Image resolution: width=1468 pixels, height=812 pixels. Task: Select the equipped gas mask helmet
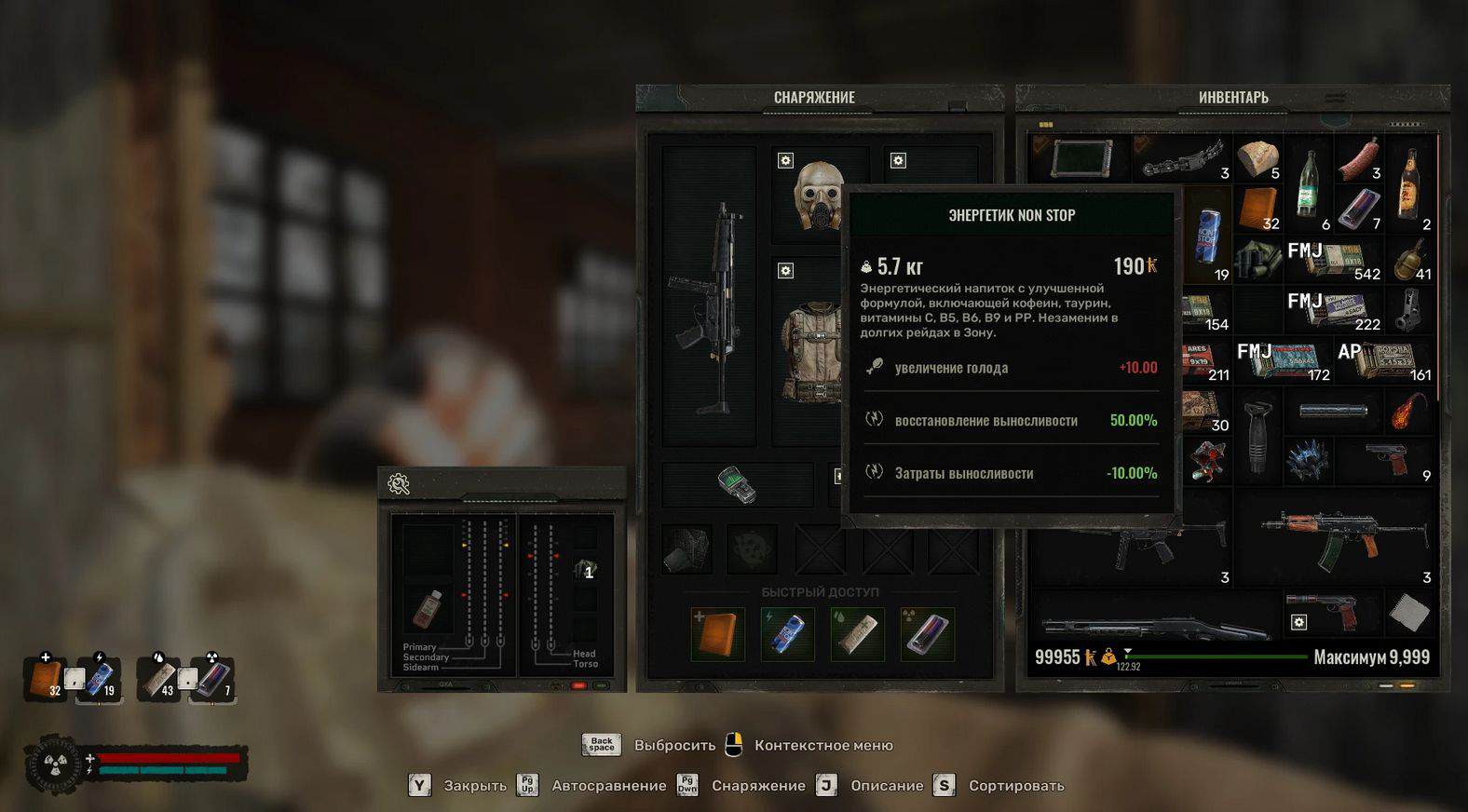(819, 196)
